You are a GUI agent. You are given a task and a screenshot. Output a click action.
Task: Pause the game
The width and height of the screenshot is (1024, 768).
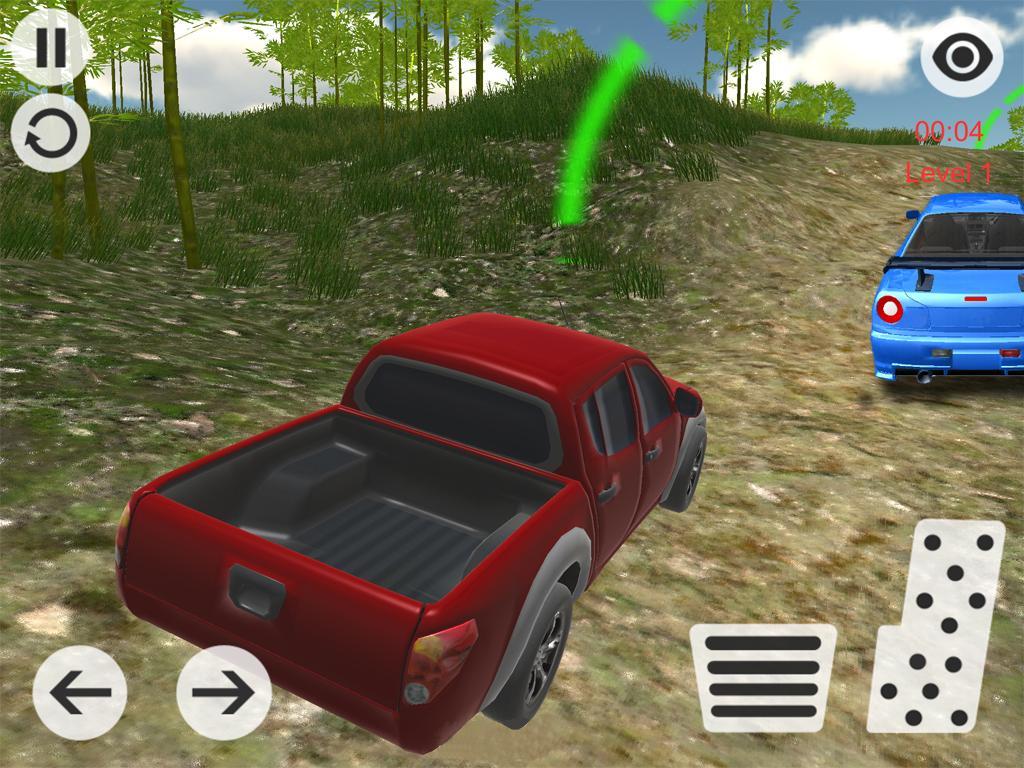(50, 47)
